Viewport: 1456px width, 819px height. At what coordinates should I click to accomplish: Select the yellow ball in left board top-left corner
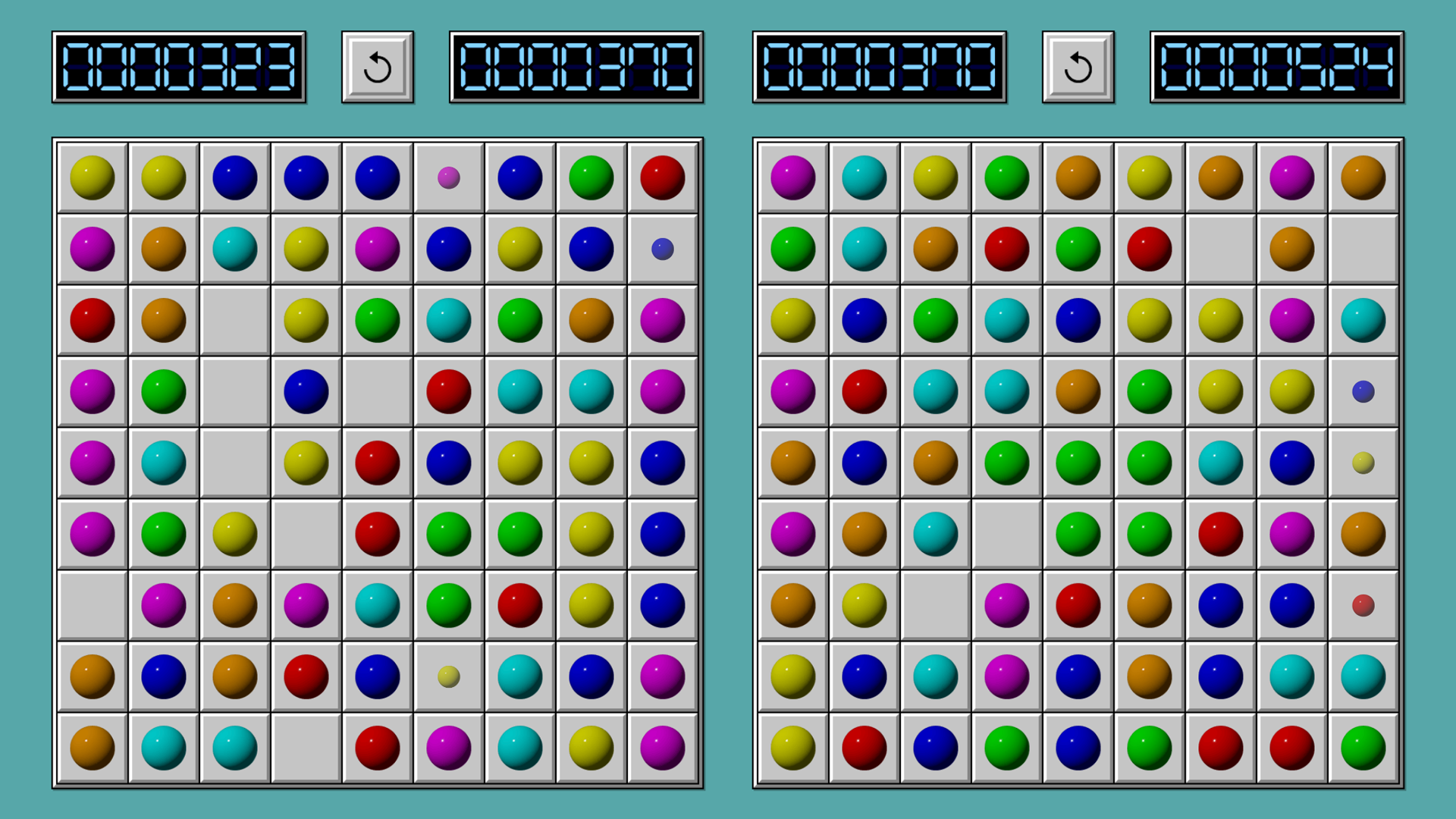click(91, 176)
